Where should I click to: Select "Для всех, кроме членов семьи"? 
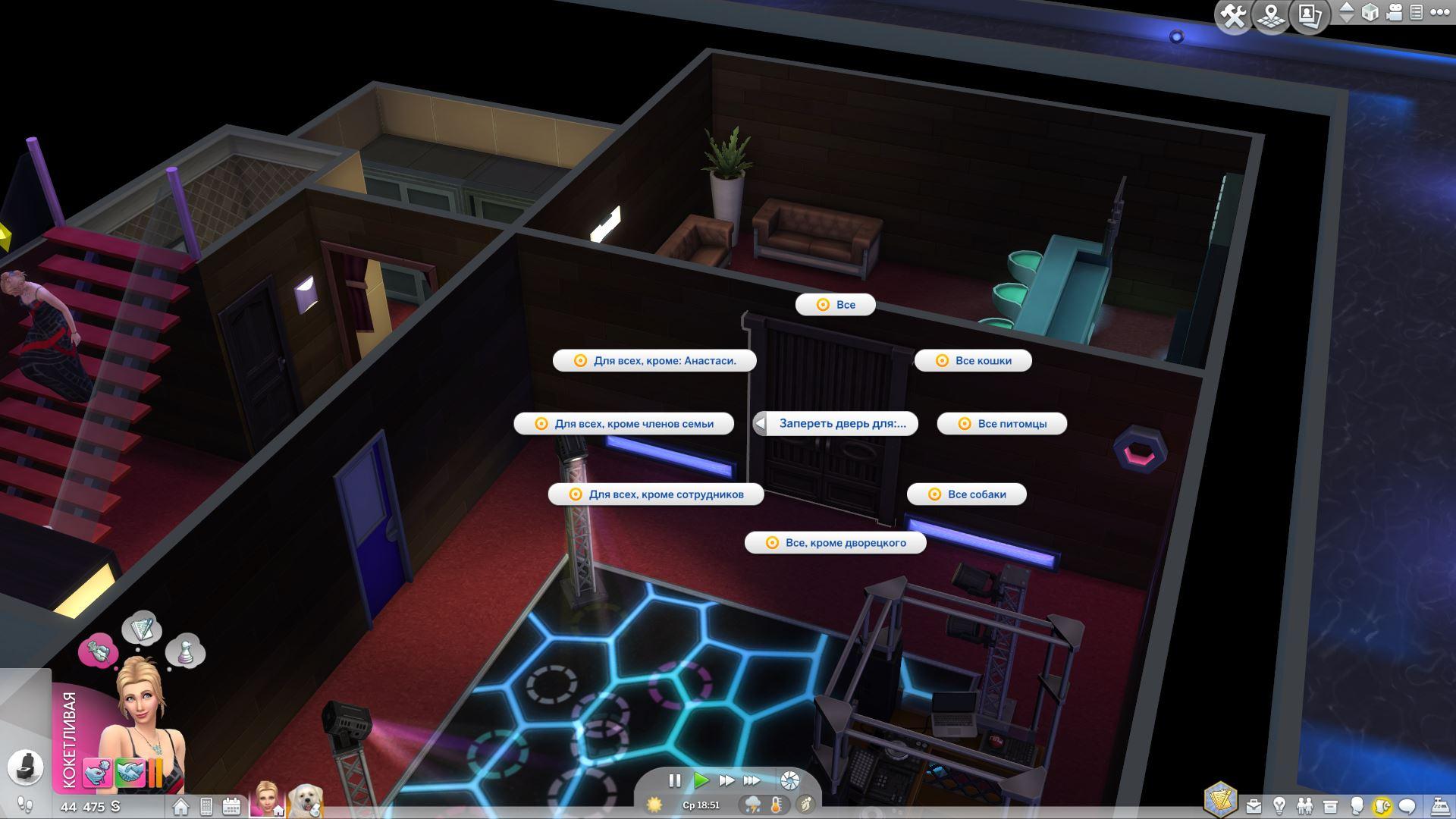623,424
